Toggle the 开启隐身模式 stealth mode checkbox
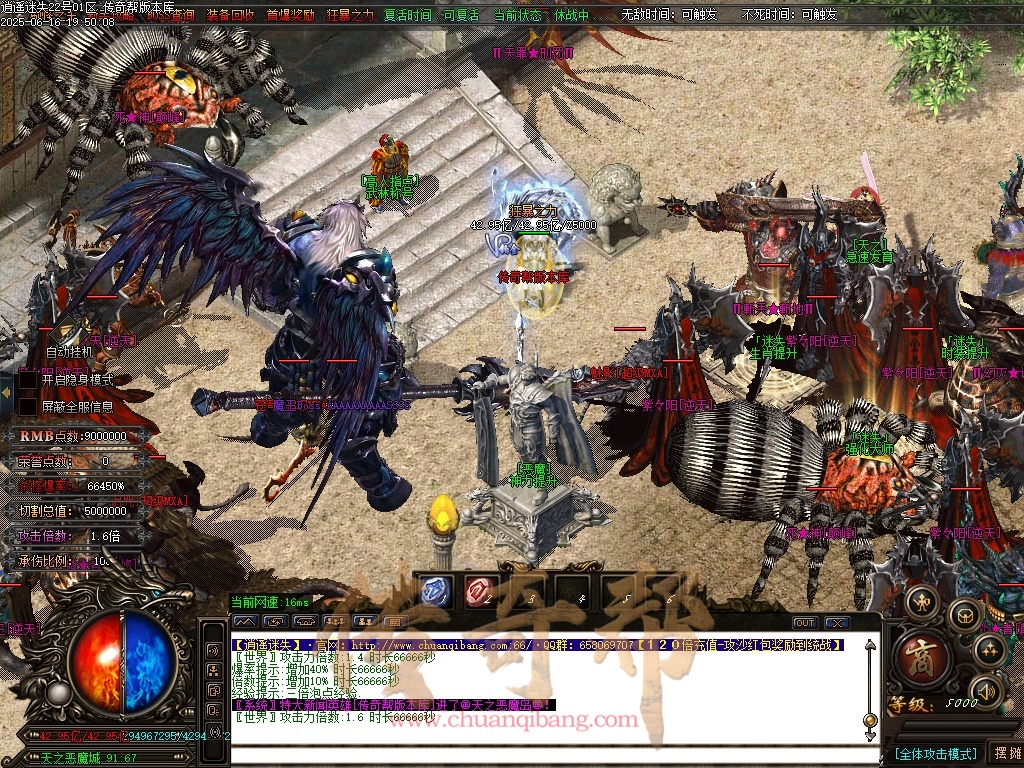 click(28, 380)
